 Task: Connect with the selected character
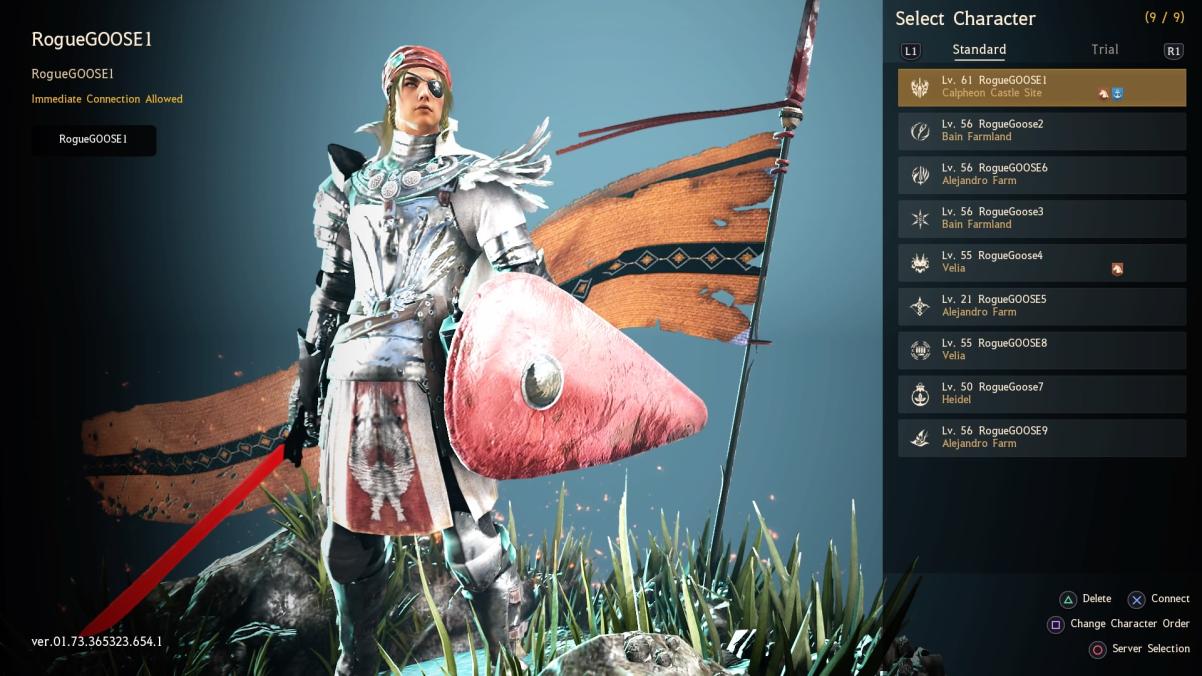pyautogui.click(x=1158, y=599)
